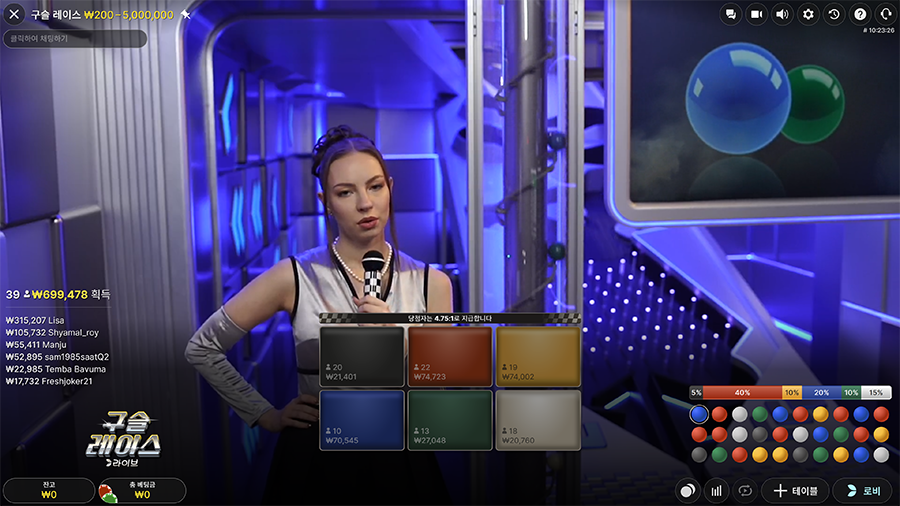
Task: Bet on the green marble tile
Action: coord(450,419)
